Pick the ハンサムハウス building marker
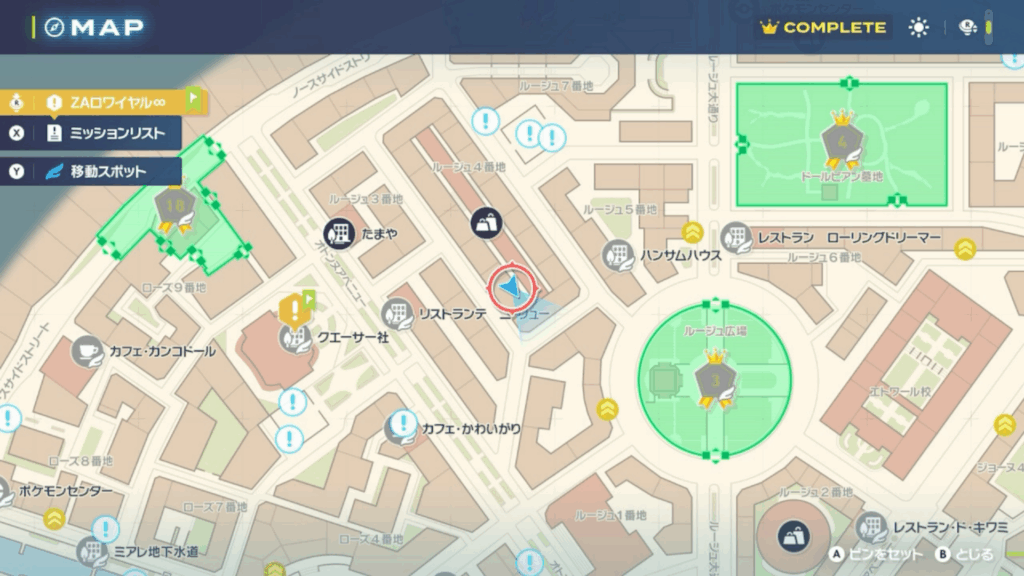1024x576 pixels. pyautogui.click(x=618, y=255)
